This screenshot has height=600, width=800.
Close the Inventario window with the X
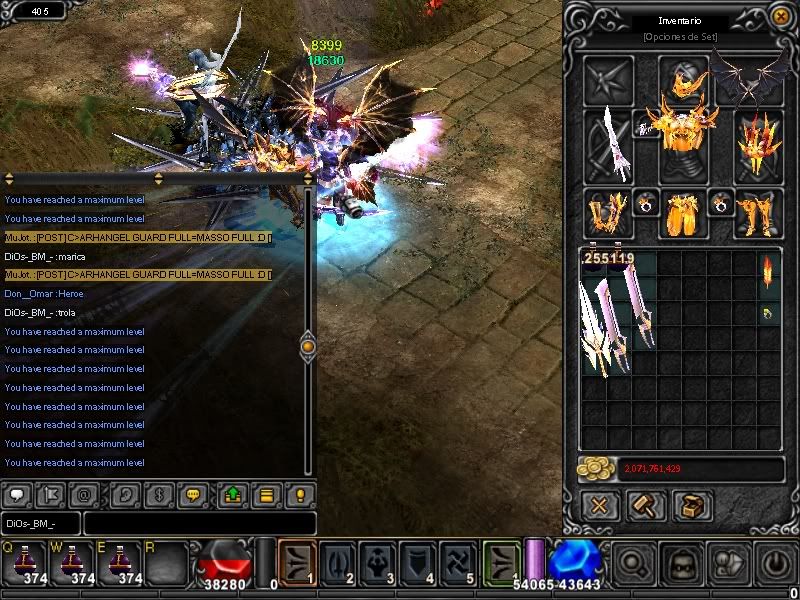tap(780, 16)
